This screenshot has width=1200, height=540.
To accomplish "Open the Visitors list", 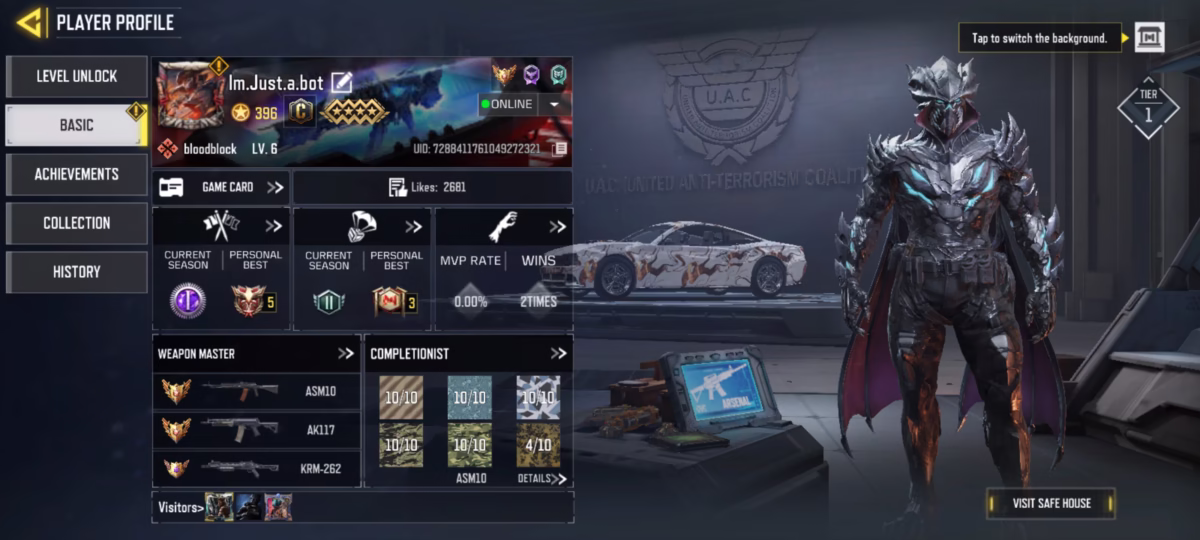I will [x=181, y=507].
